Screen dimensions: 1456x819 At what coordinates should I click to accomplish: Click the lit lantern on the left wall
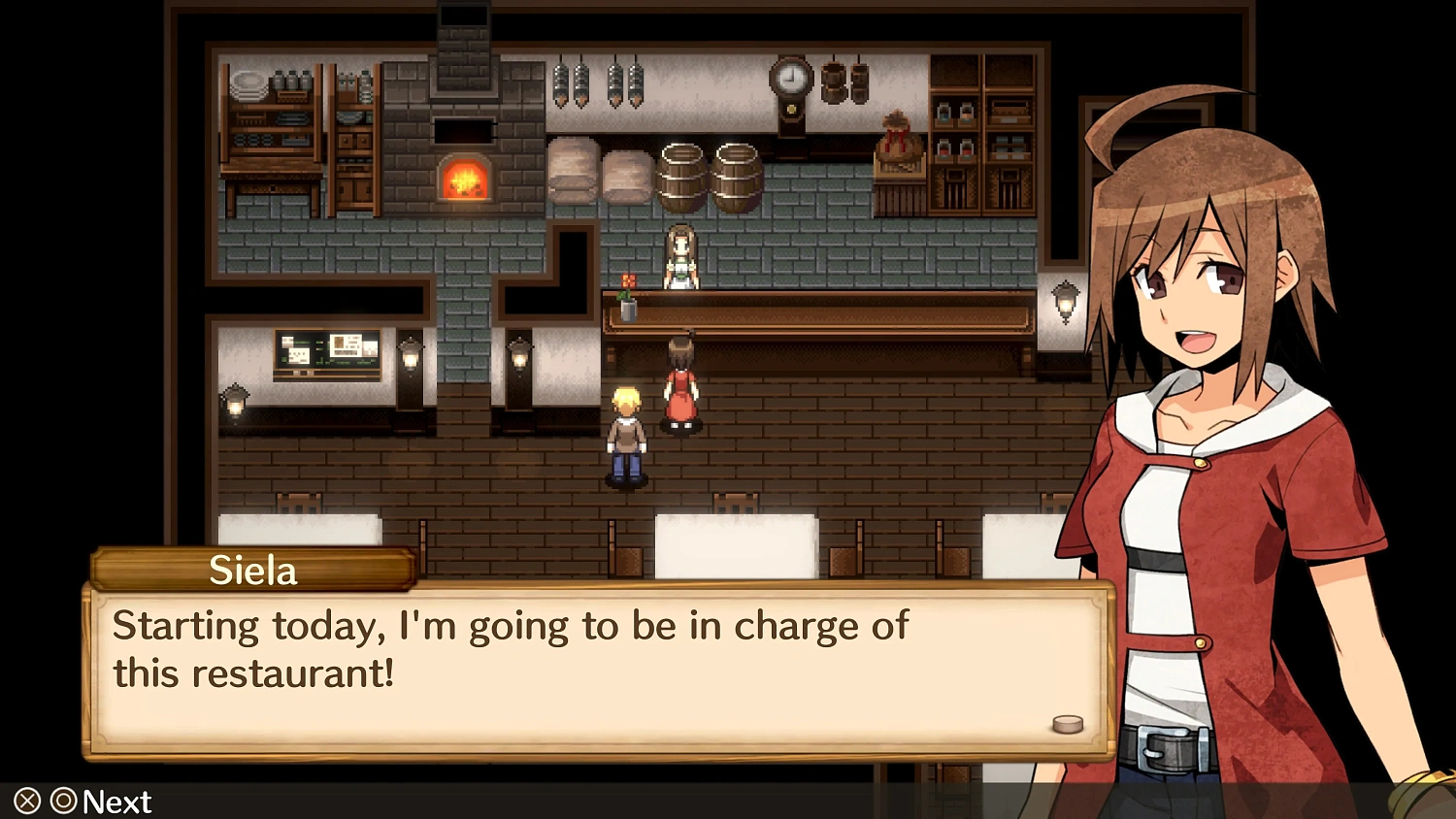point(236,403)
